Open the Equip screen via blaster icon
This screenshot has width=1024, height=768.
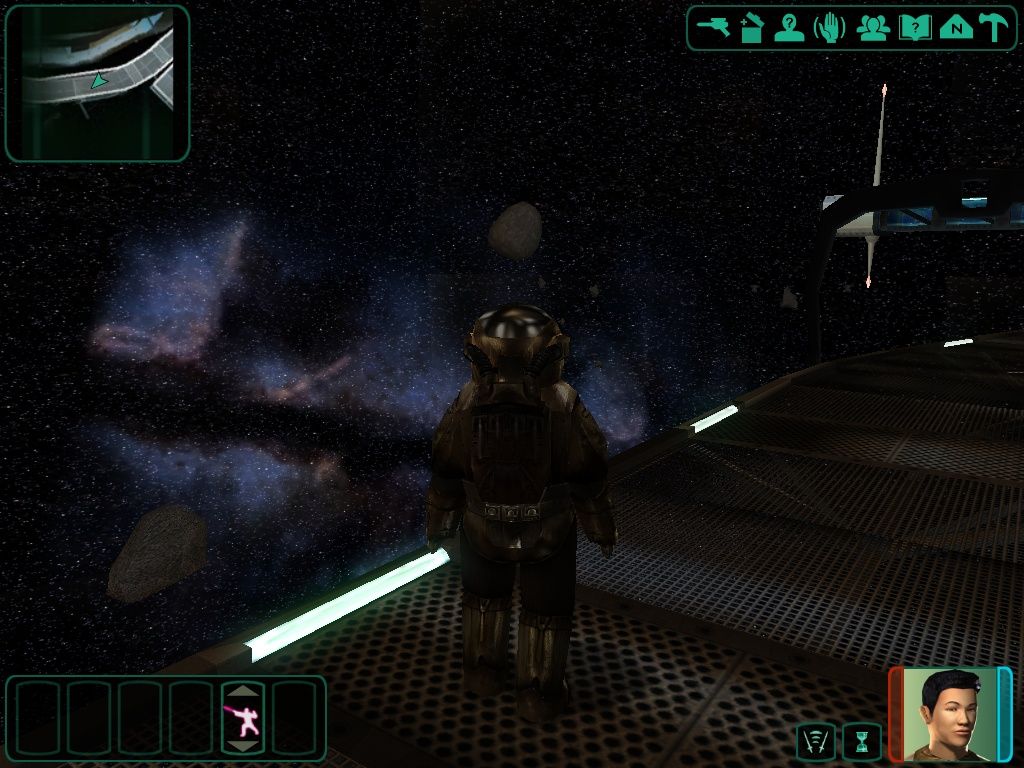click(714, 28)
